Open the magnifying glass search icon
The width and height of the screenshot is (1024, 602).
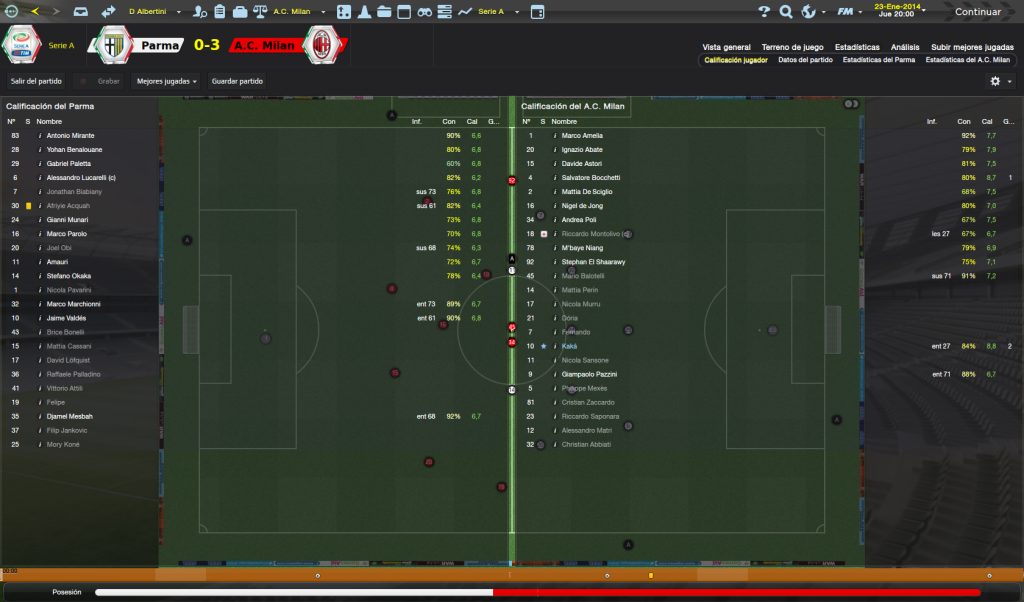coord(786,12)
